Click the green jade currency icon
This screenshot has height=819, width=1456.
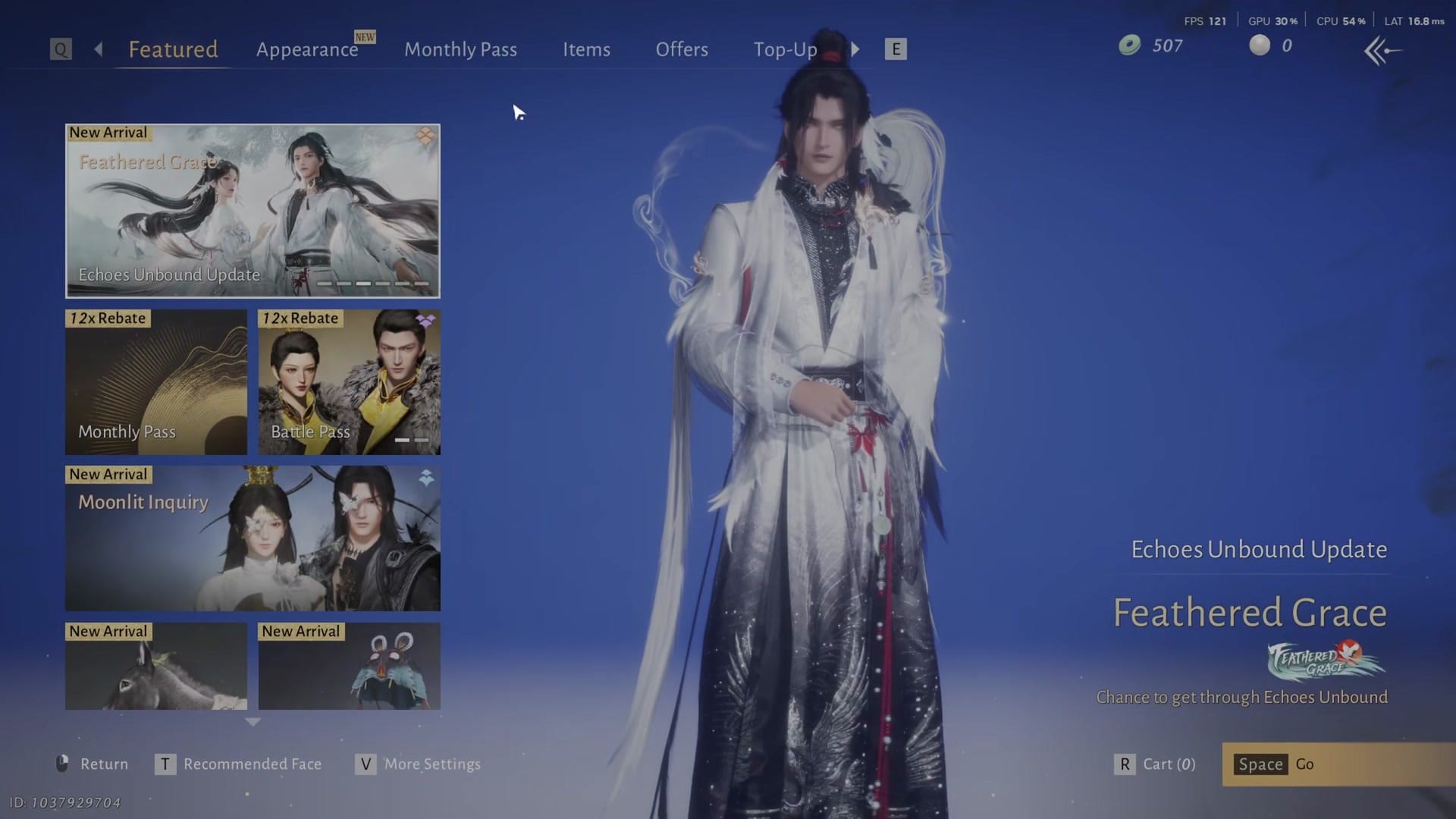coord(1130,45)
